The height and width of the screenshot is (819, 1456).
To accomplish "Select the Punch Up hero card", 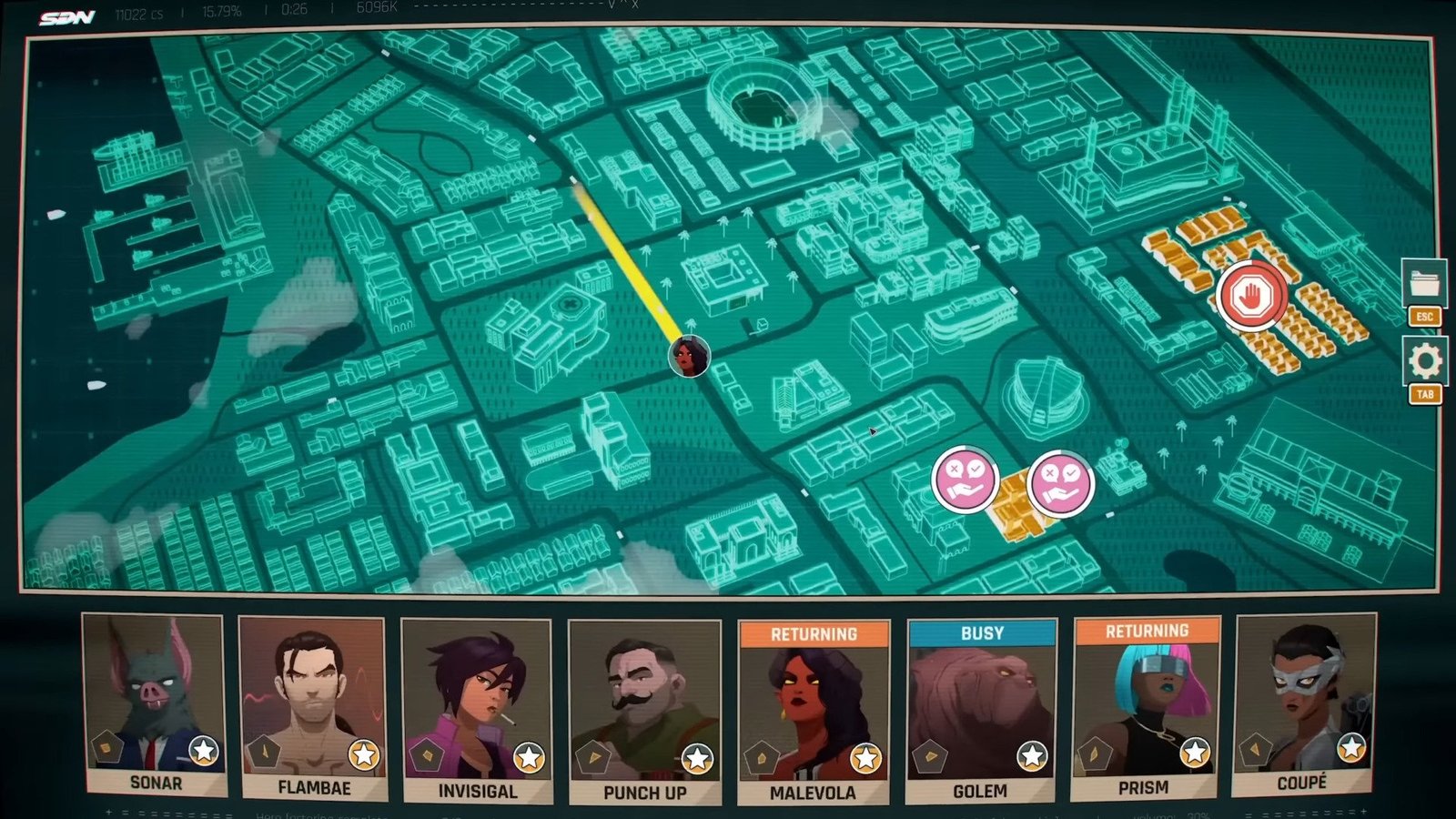I will click(644, 712).
